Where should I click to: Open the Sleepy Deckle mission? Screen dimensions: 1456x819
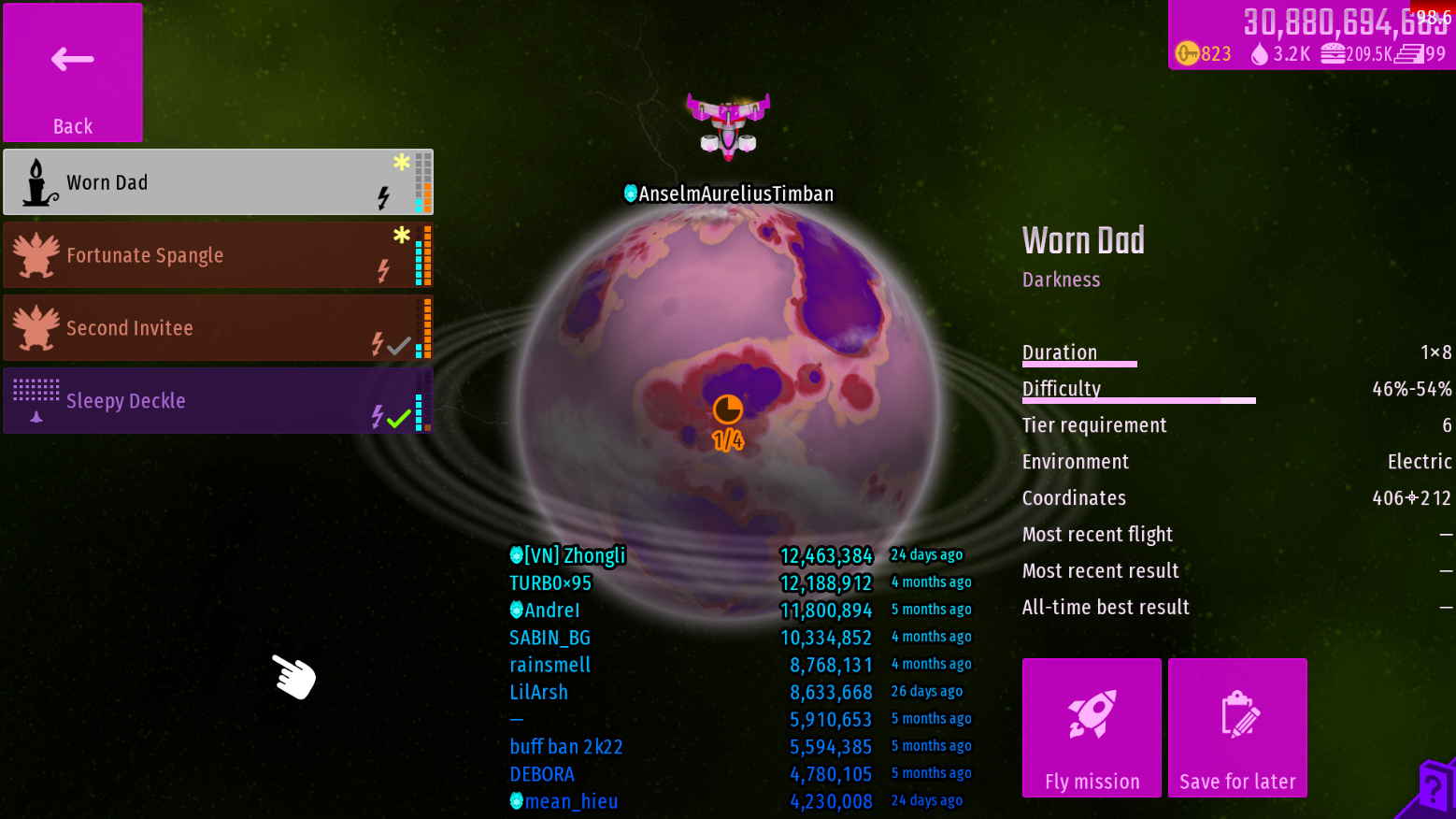pos(218,401)
